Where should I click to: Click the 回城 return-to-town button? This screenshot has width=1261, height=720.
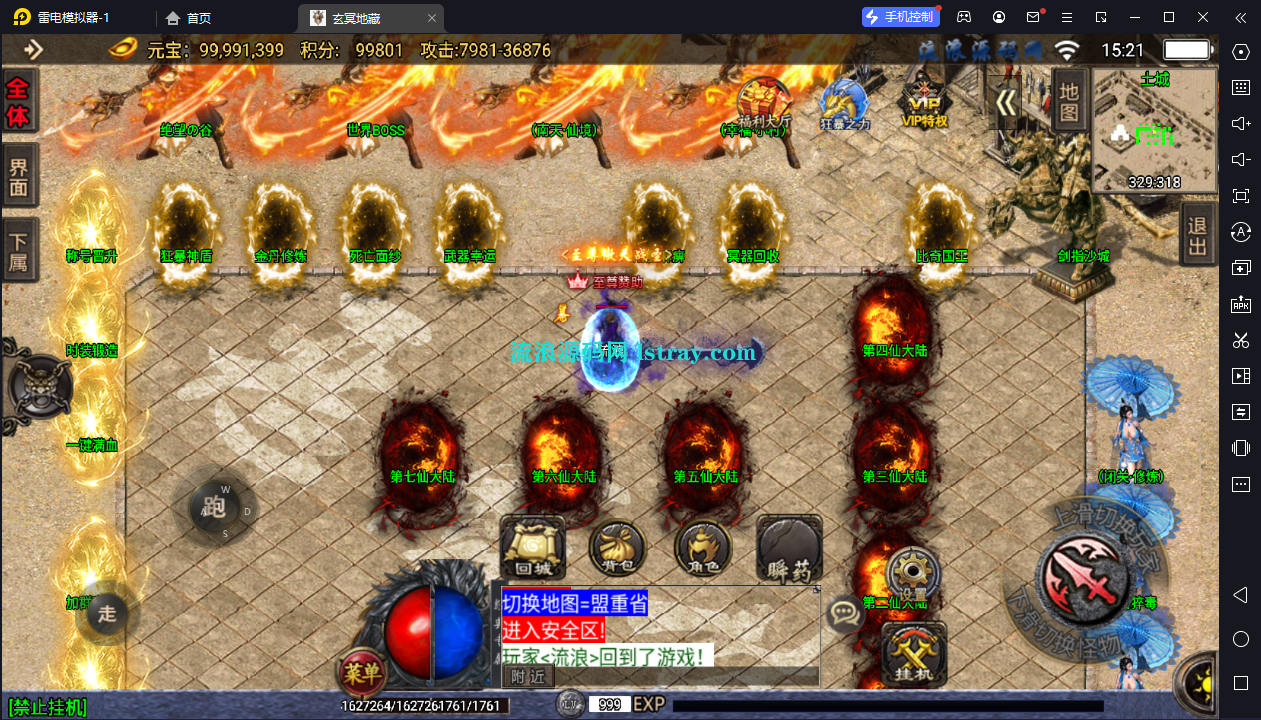533,549
